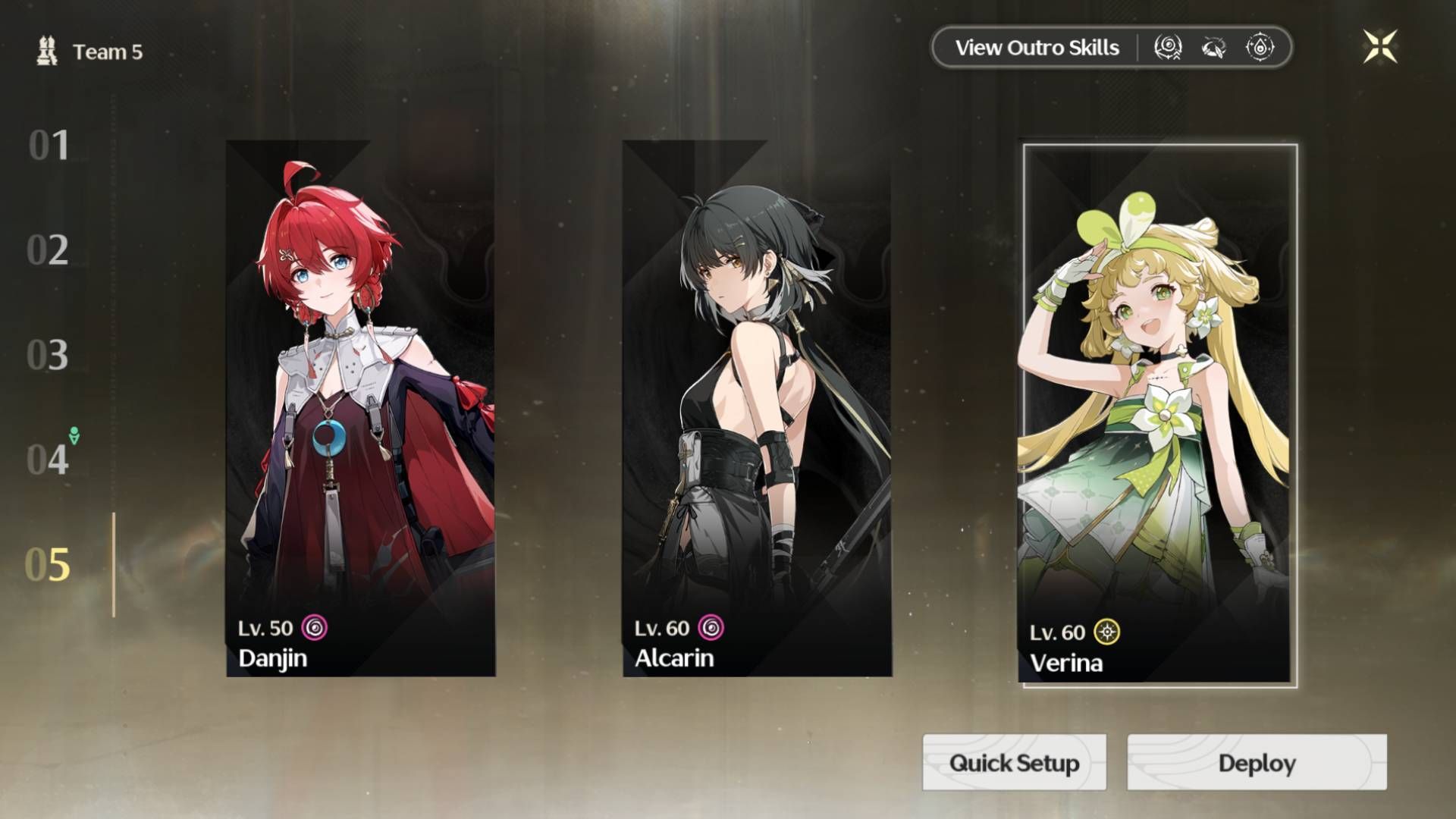This screenshot has height=819, width=1456.
Task: Pick the Verina character card
Action: point(1157,416)
